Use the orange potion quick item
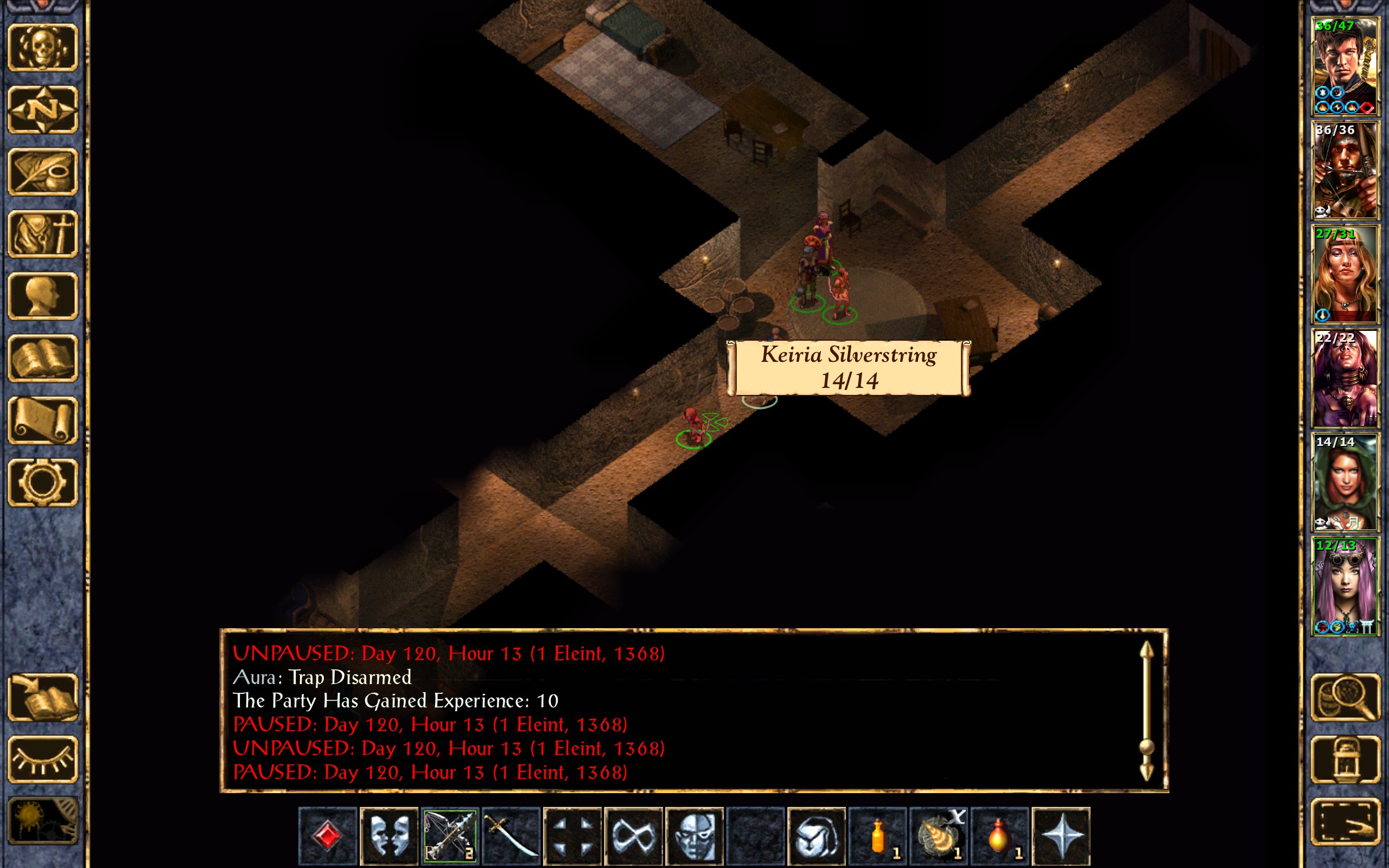 pos(877,836)
